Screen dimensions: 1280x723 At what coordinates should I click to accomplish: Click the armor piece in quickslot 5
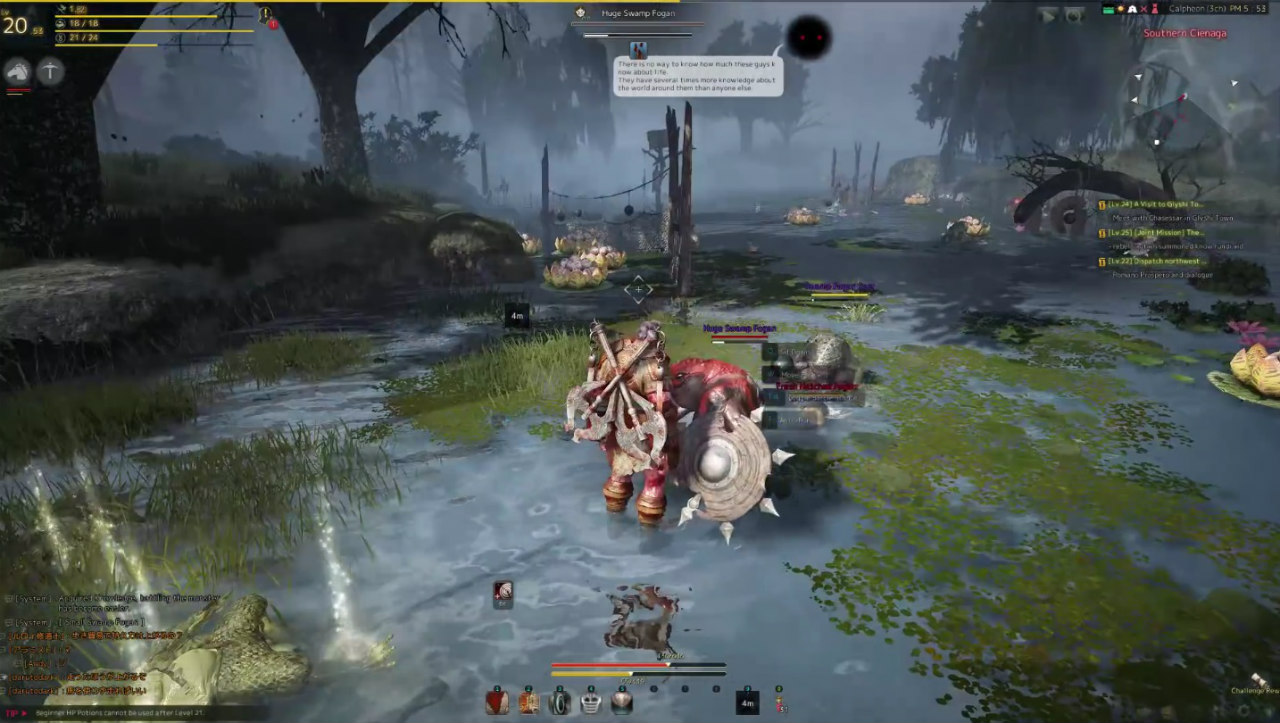click(x=621, y=701)
